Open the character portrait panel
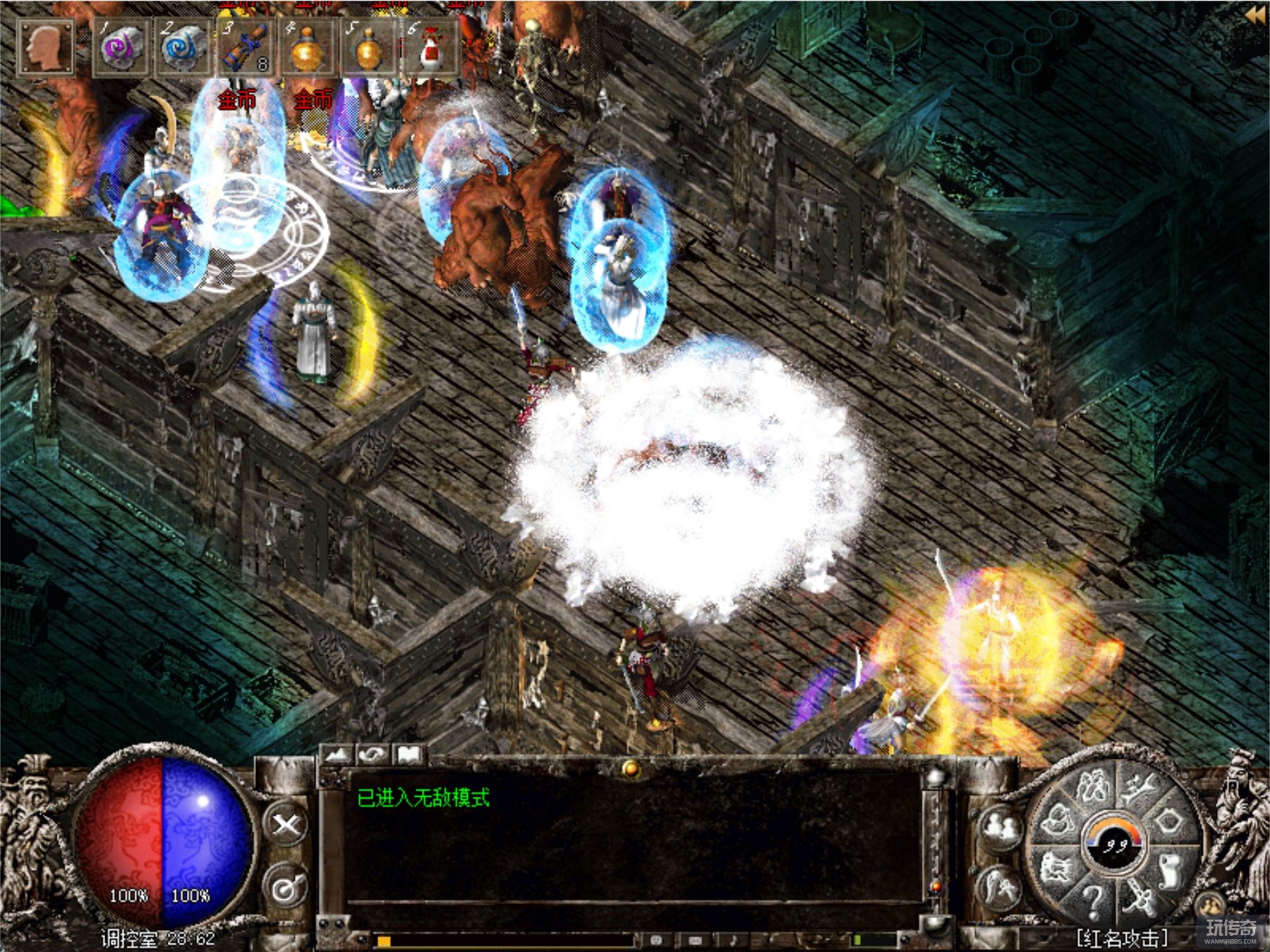The width and height of the screenshot is (1270, 952). point(45,47)
